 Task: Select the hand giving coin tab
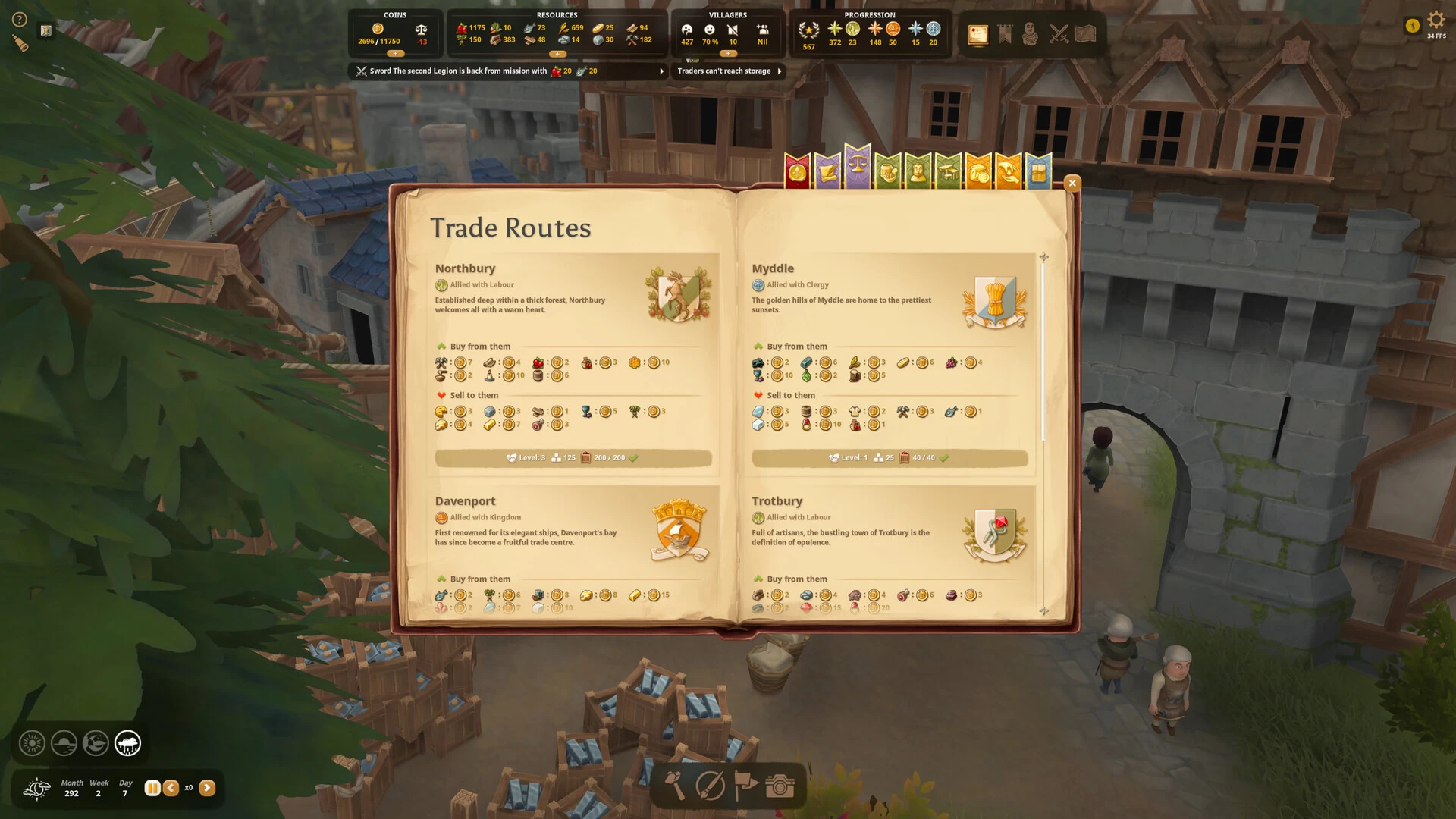pos(1008,172)
